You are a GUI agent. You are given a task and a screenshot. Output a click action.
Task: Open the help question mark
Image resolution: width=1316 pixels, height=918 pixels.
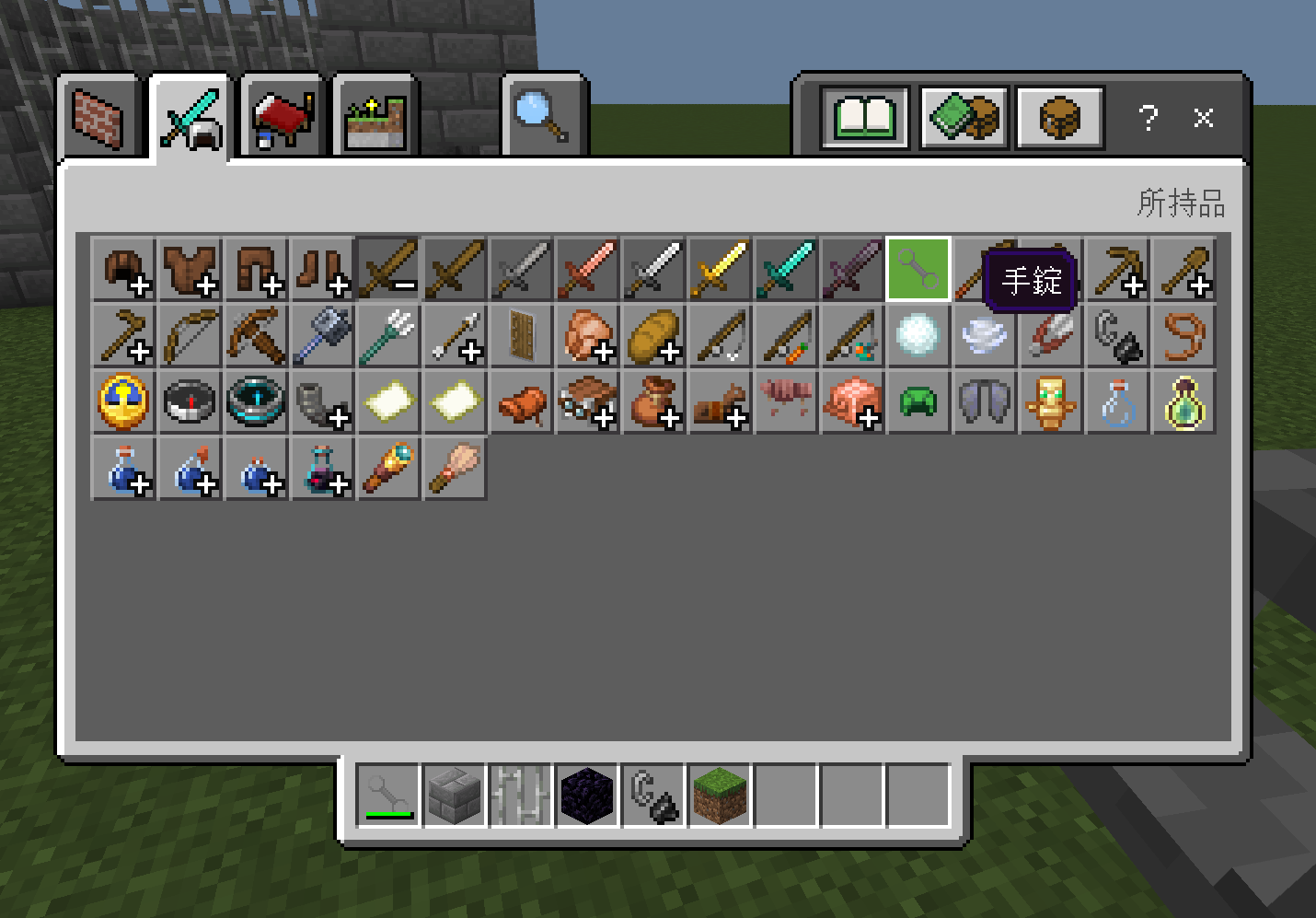1148,118
